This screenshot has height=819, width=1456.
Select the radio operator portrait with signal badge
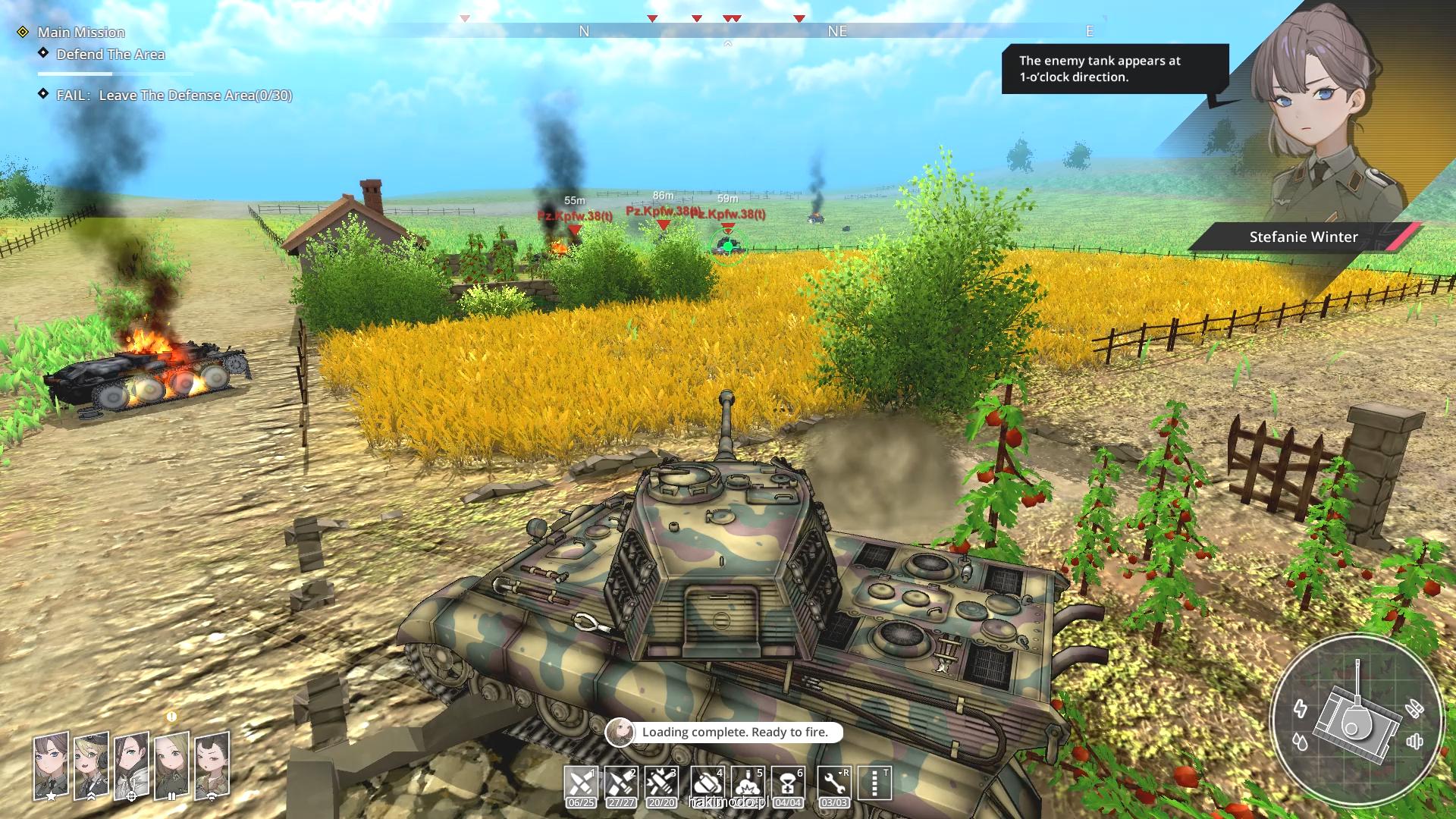coord(212,766)
